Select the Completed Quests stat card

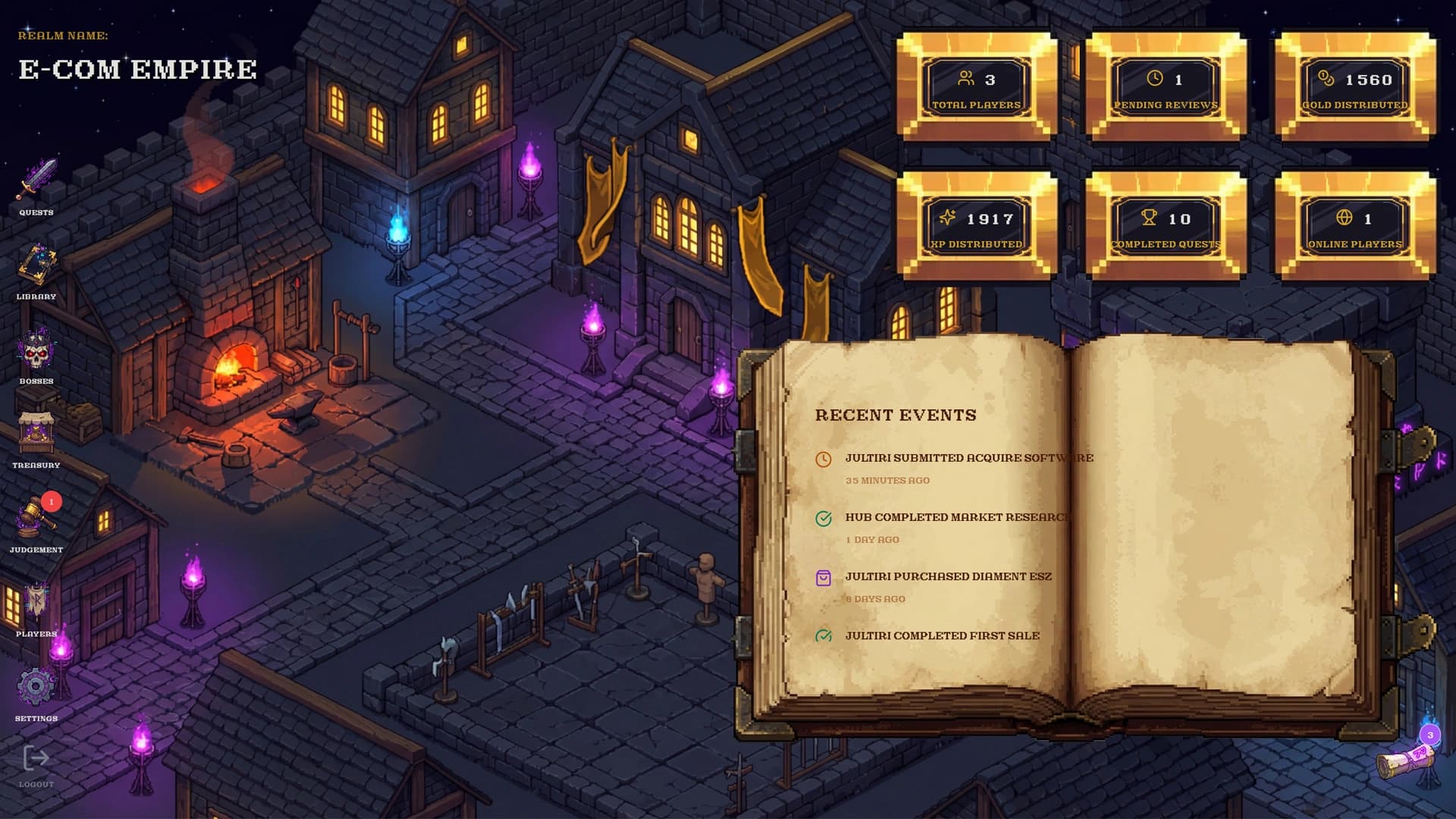(x=1166, y=226)
